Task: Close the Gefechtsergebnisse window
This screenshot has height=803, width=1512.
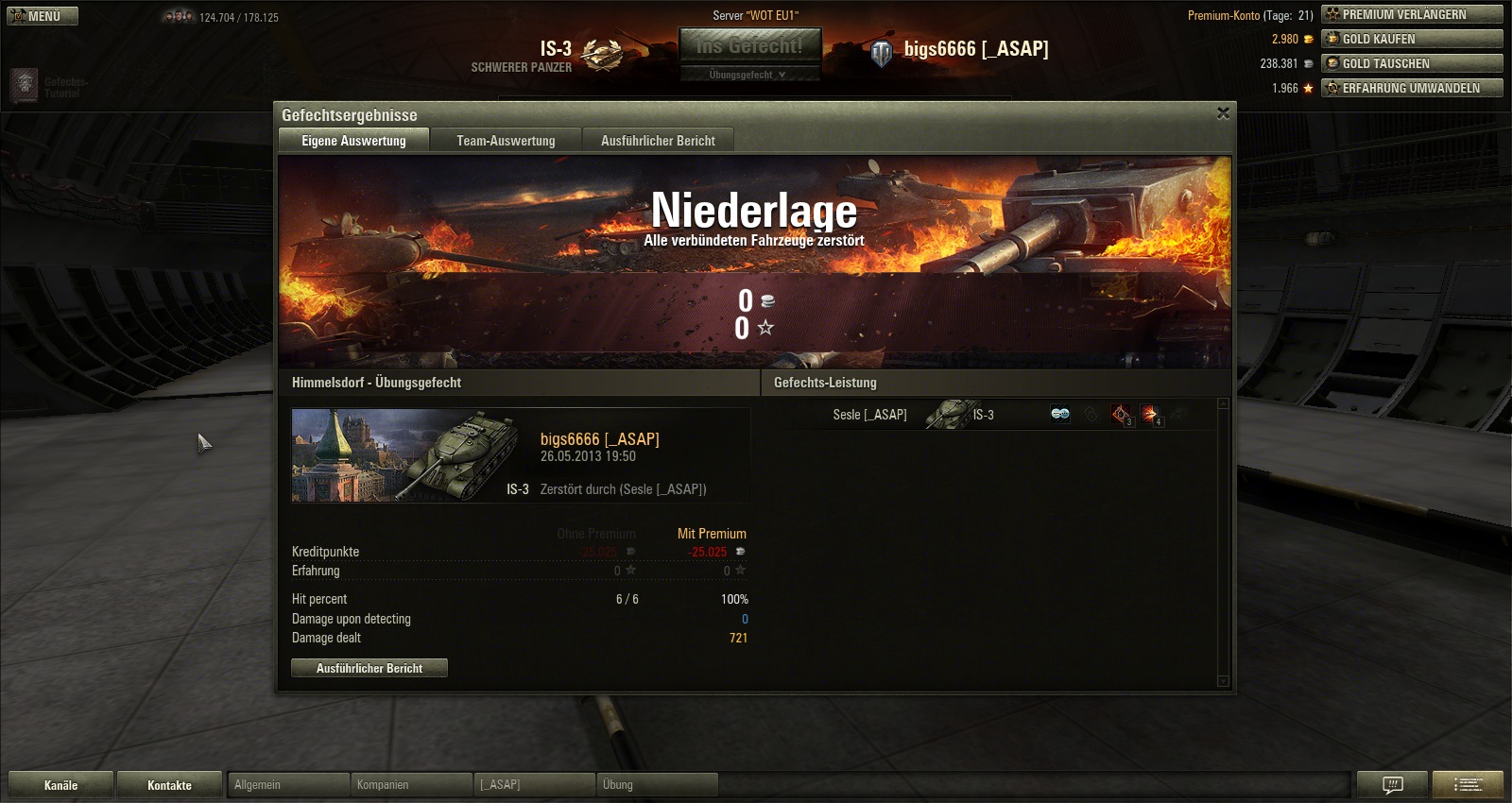Action: click(x=1223, y=113)
